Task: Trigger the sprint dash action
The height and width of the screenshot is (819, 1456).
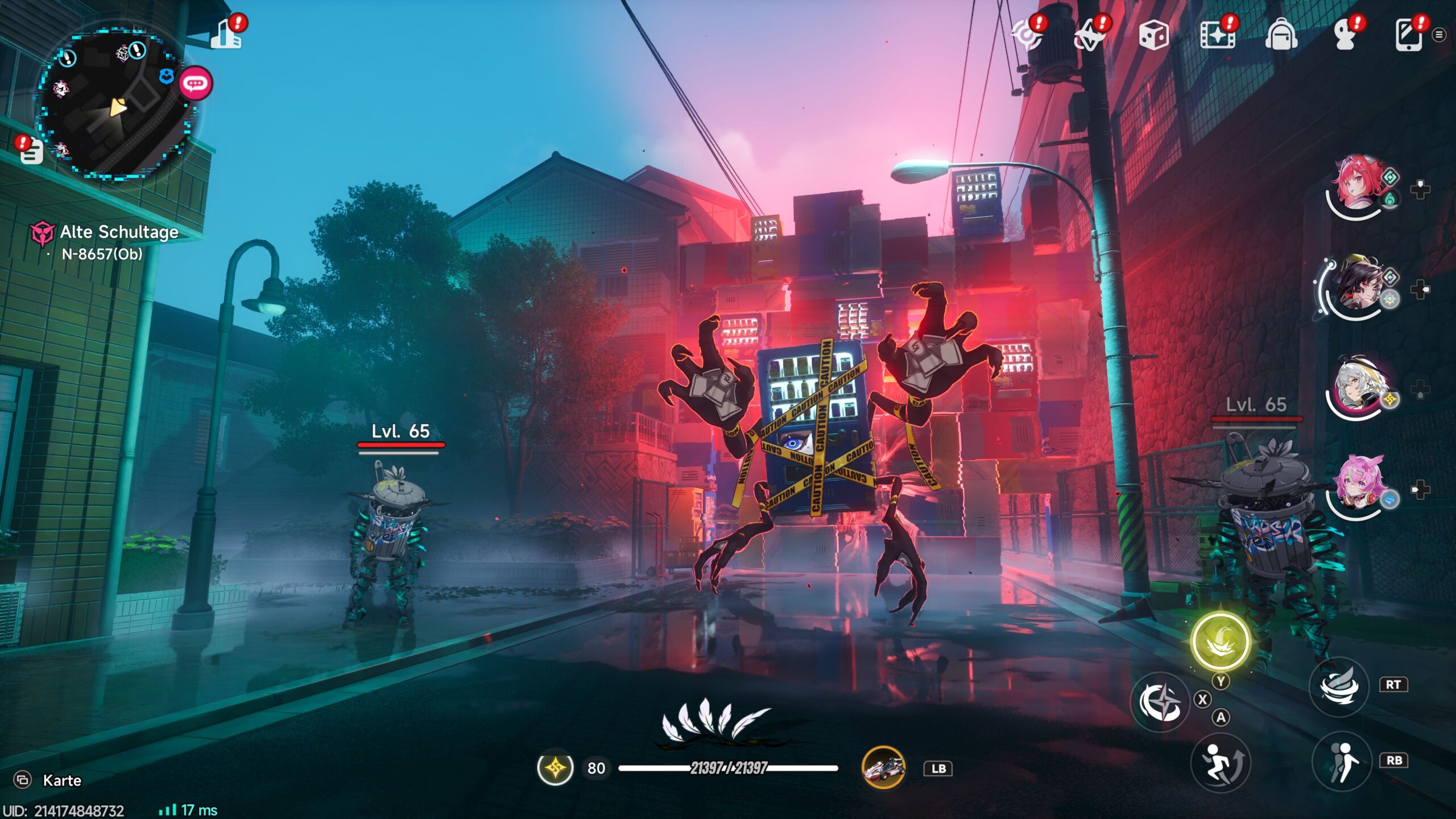Action: click(x=1220, y=762)
